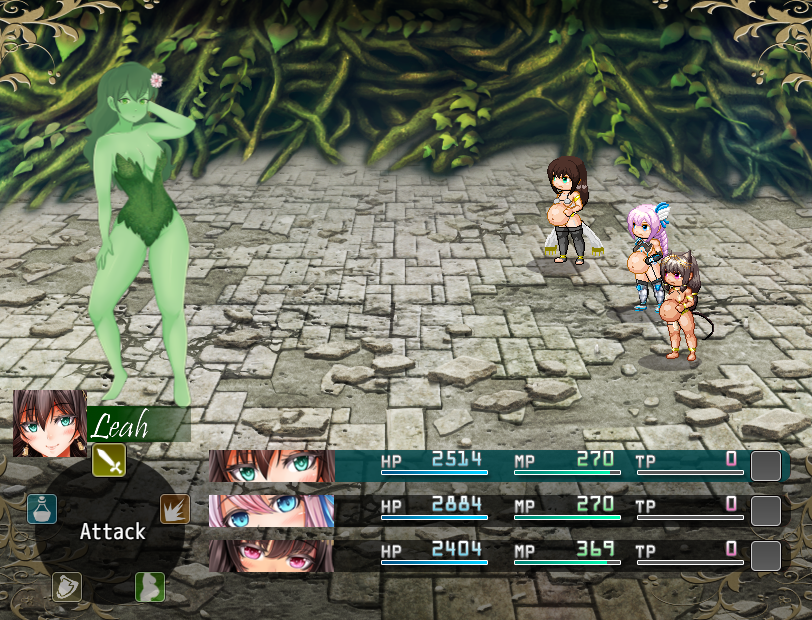
Task: Open the burst skill command
Action: [x=175, y=509]
